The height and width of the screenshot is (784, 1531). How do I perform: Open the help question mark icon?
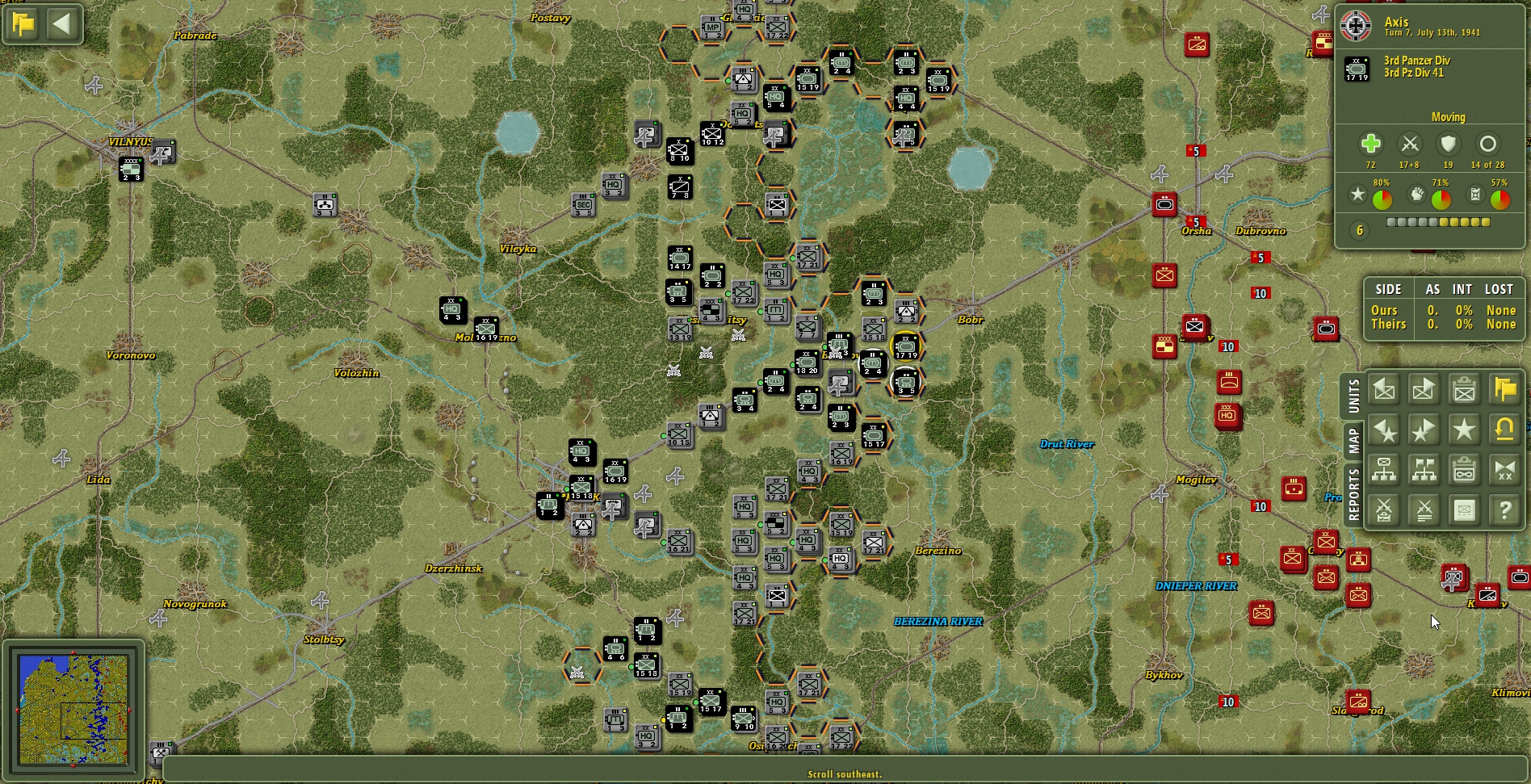point(1504,509)
